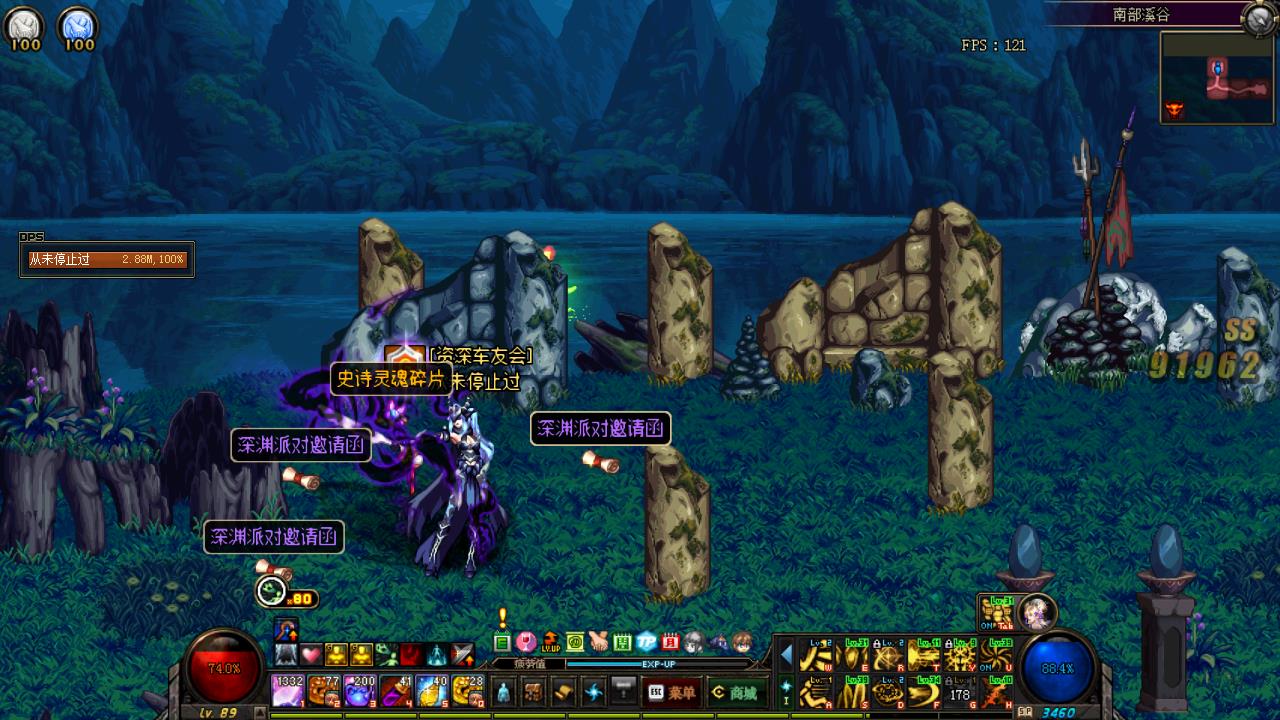1280x720 pixels.
Task: Use the potion in quick slot 1
Action: [288, 691]
